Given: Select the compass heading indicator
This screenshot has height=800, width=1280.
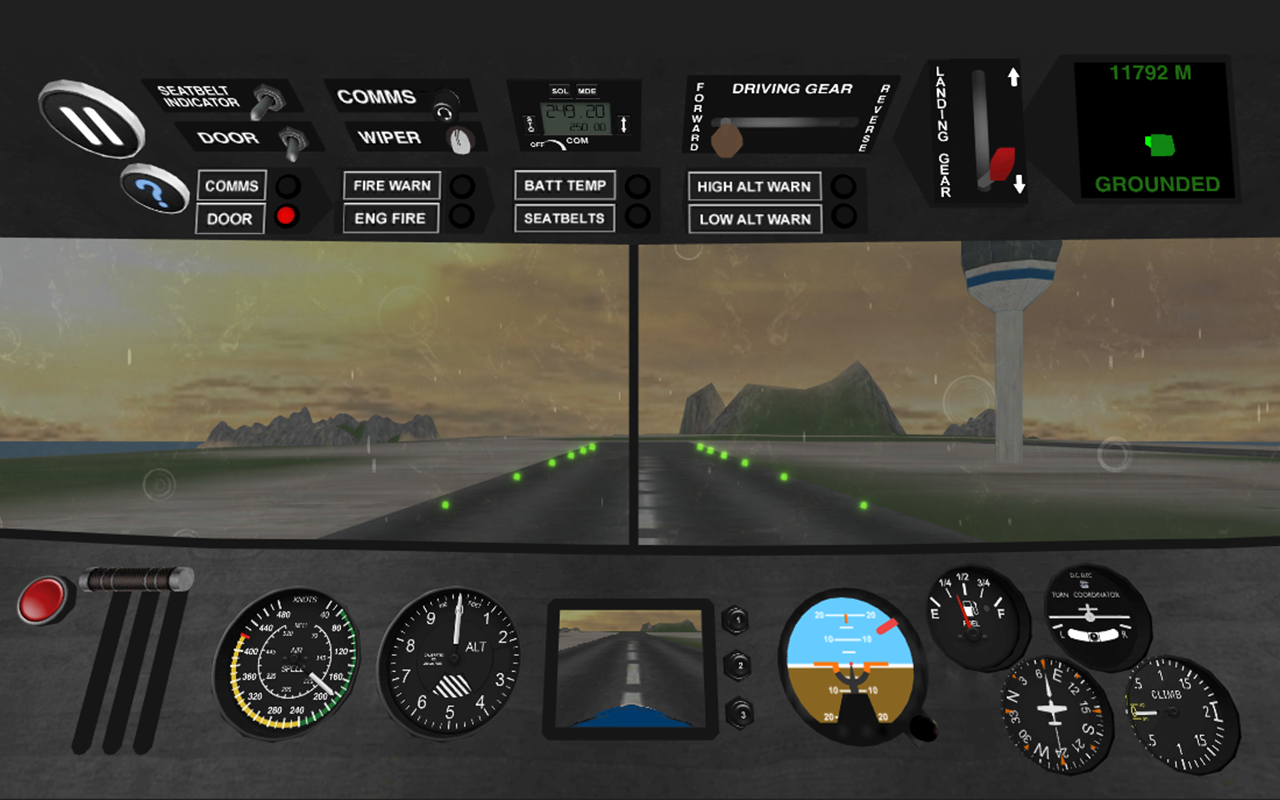Looking at the screenshot, I should (1055, 712).
